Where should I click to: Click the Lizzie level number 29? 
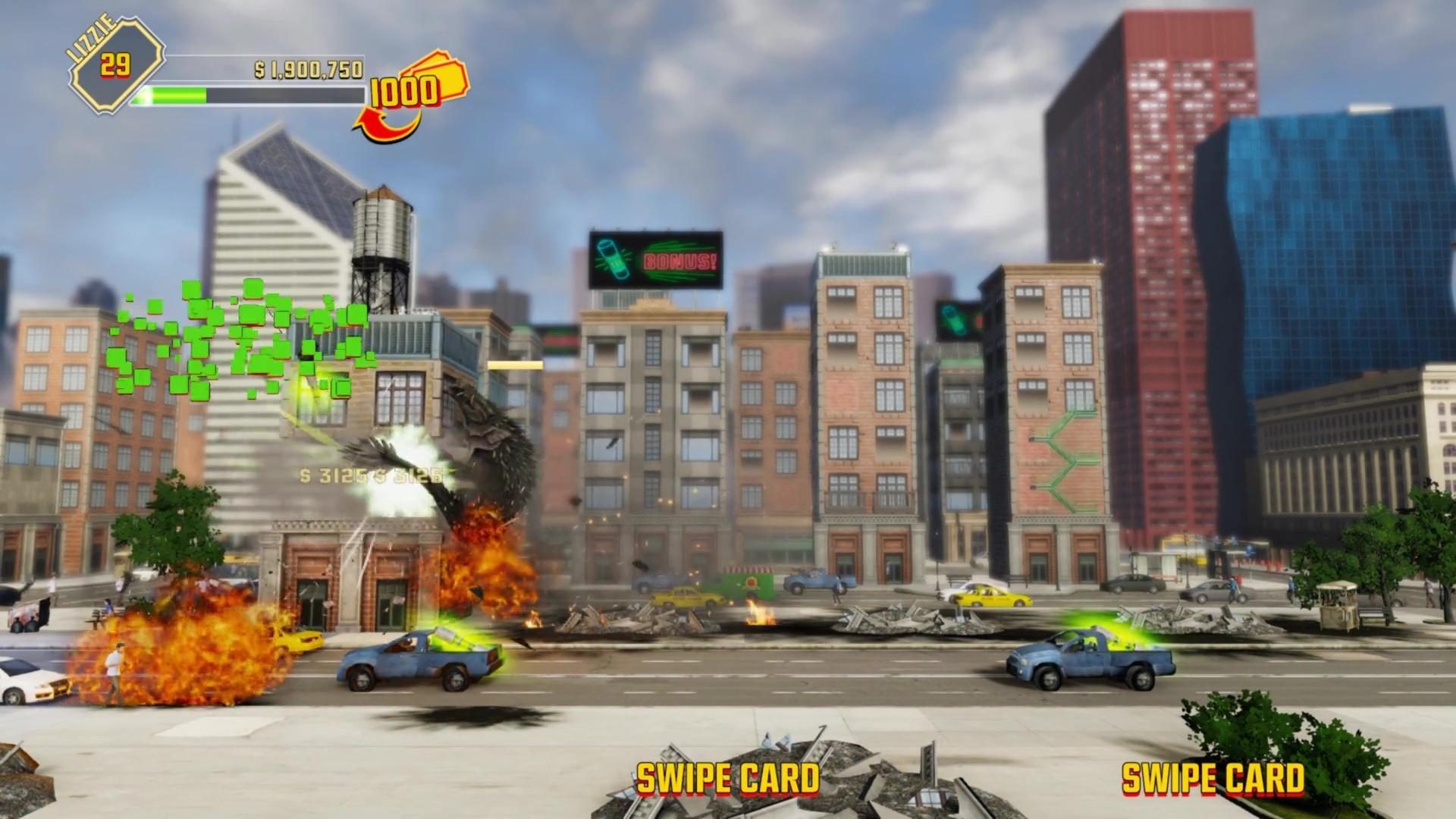116,64
